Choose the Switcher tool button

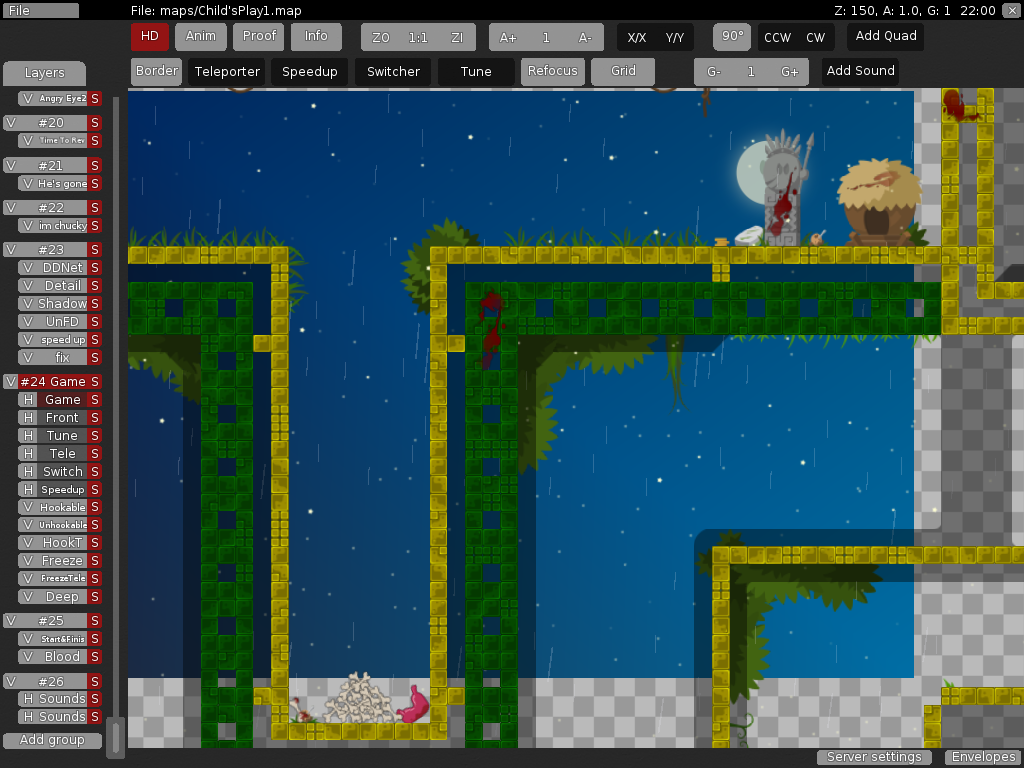393,72
